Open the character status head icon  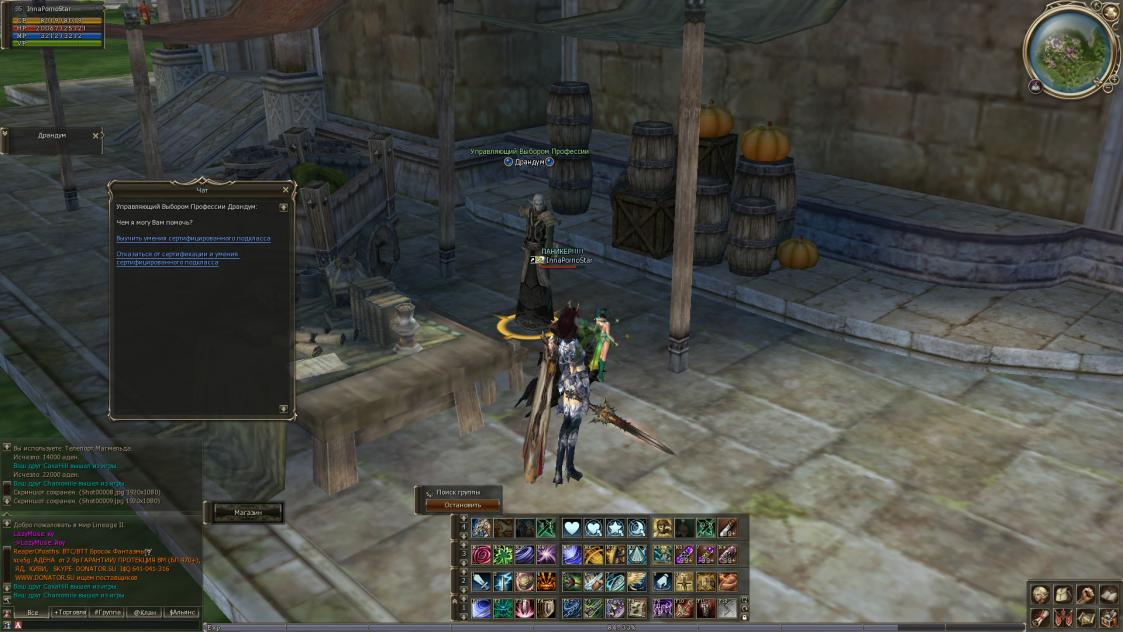pos(1040,595)
